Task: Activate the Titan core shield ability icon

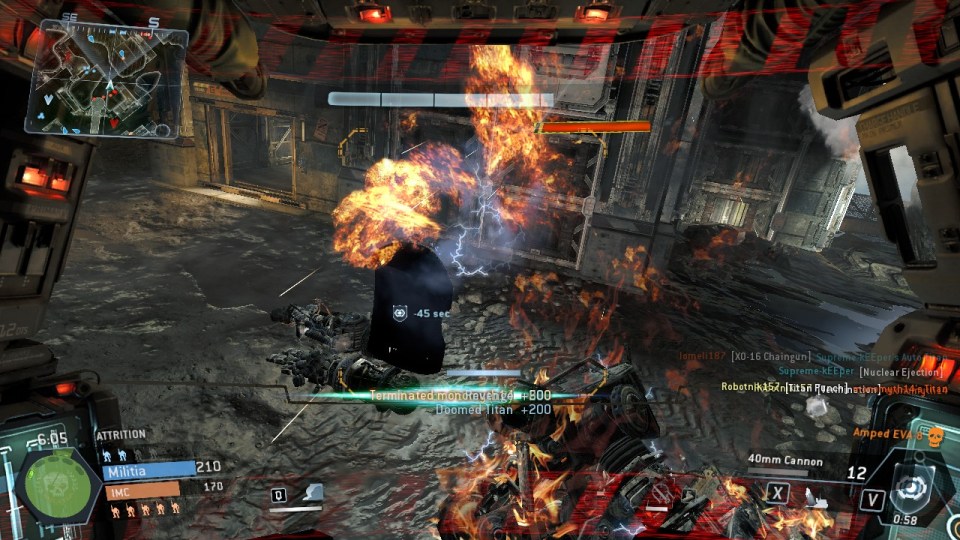Action: (912, 488)
